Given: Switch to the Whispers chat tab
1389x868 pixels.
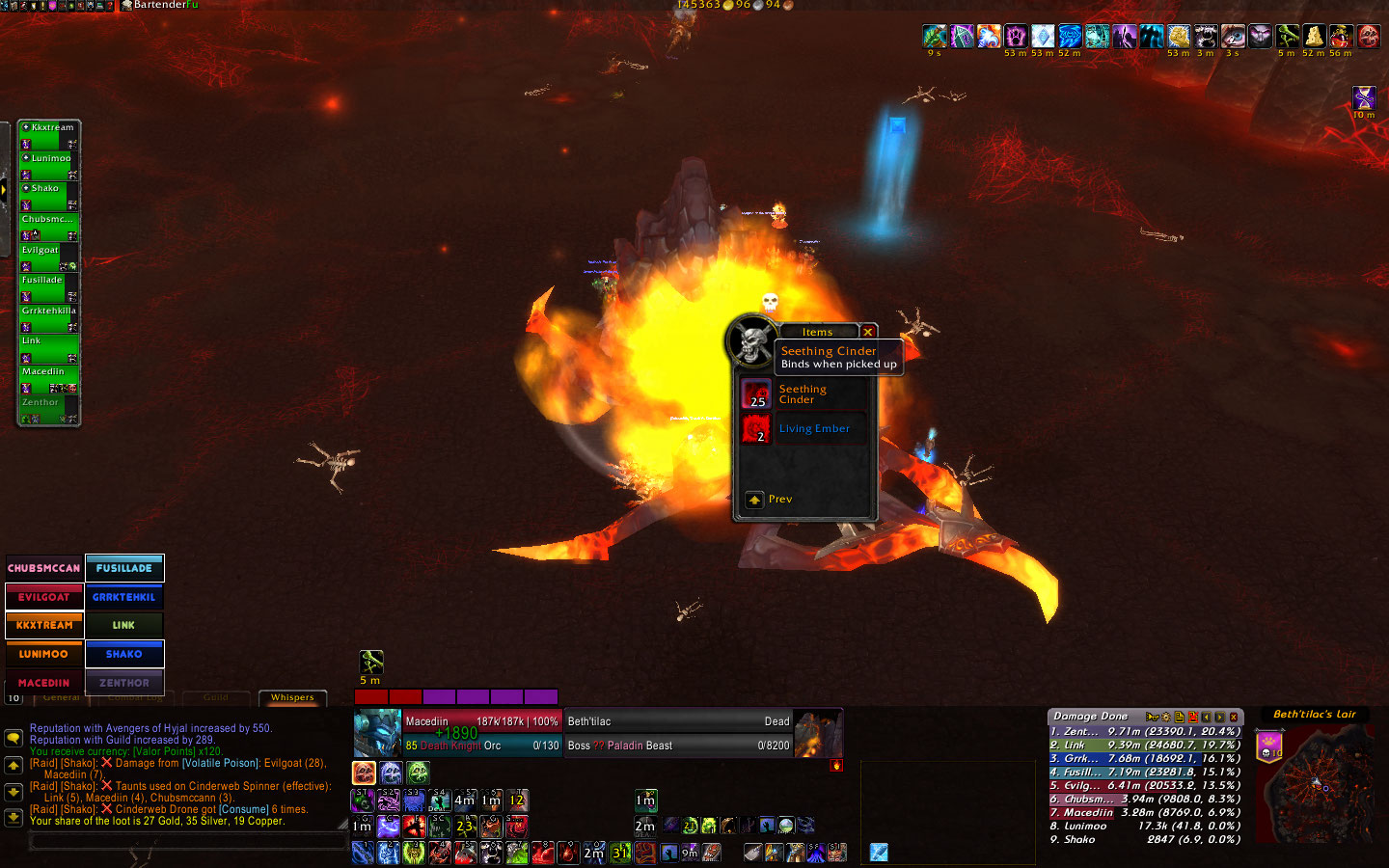Looking at the screenshot, I should point(292,697).
